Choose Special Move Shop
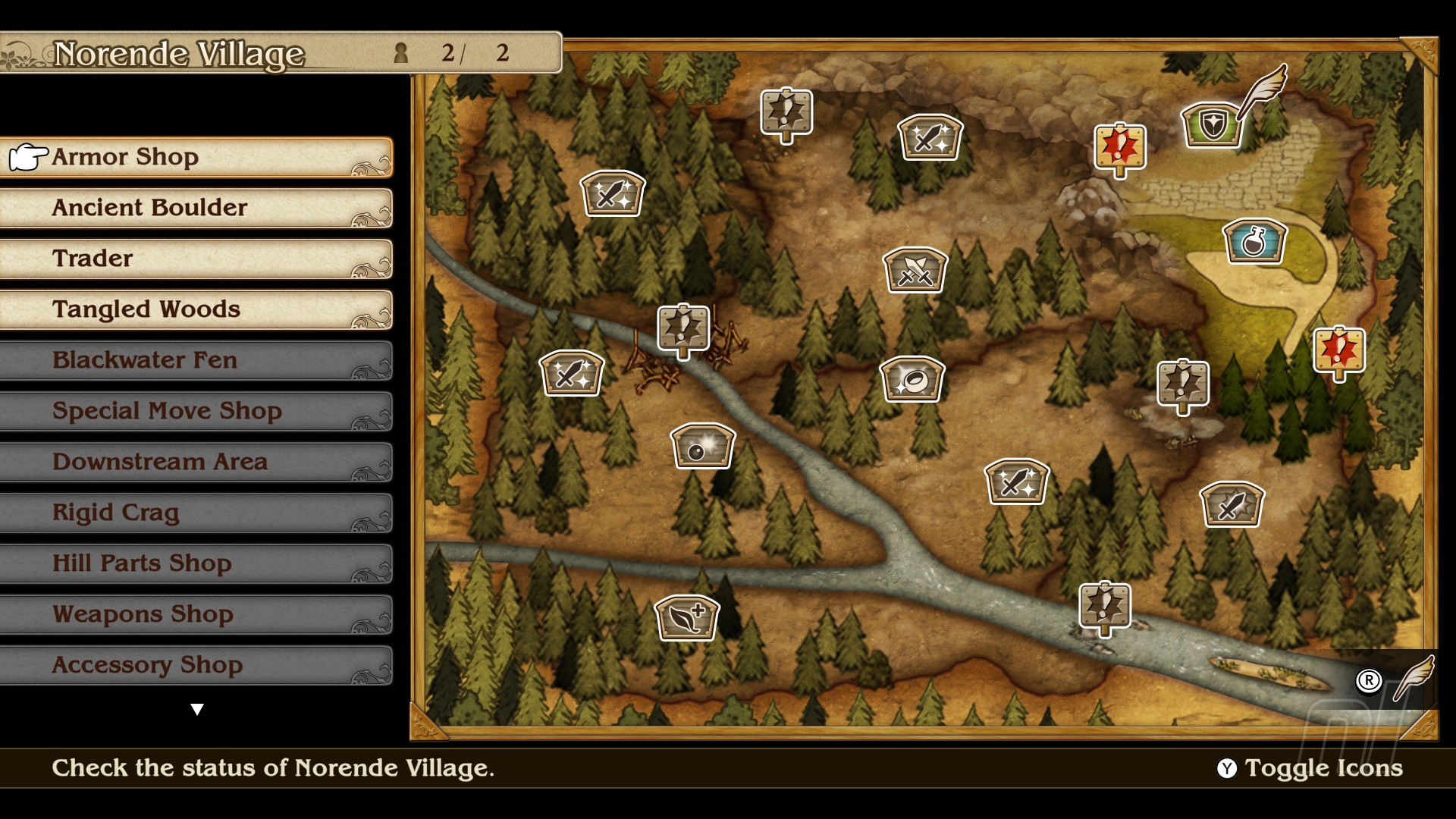Image resolution: width=1456 pixels, height=819 pixels. click(197, 411)
